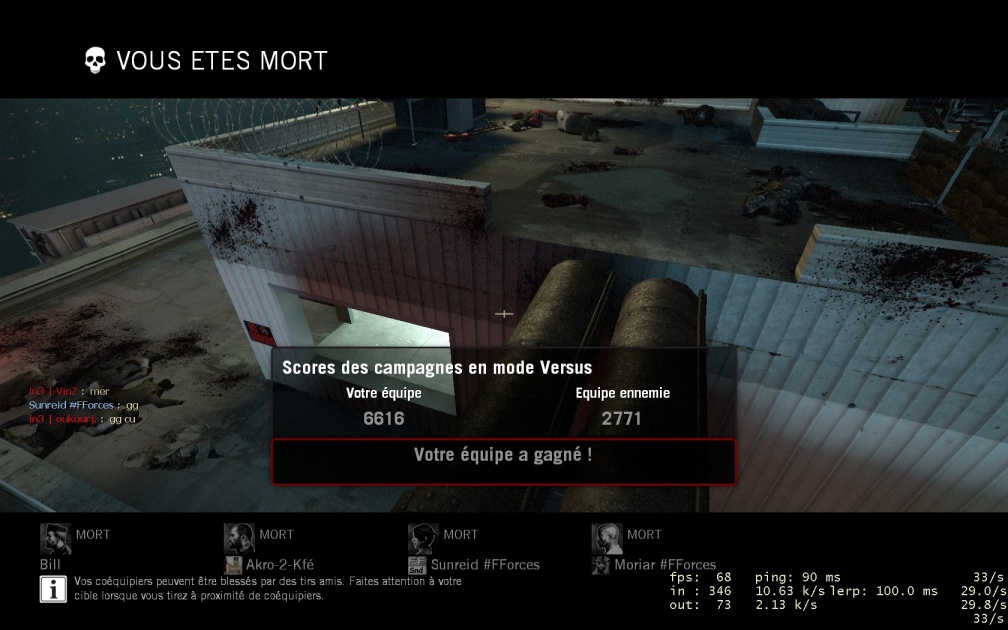Image resolution: width=1008 pixels, height=630 pixels.
Task: Click Akro-2-Kfé's player portrait
Action: click(x=239, y=539)
